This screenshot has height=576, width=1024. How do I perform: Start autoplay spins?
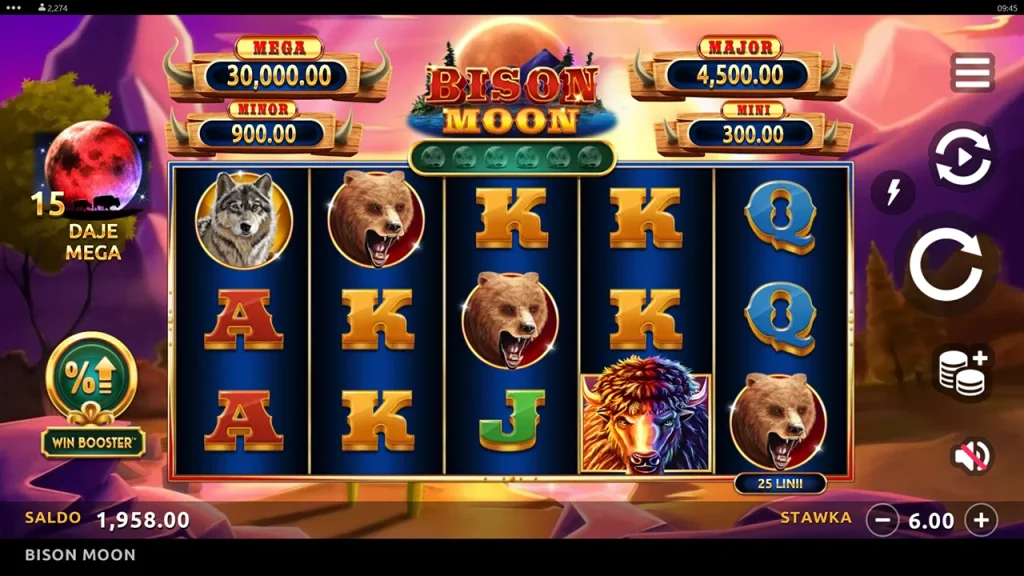coord(960,157)
